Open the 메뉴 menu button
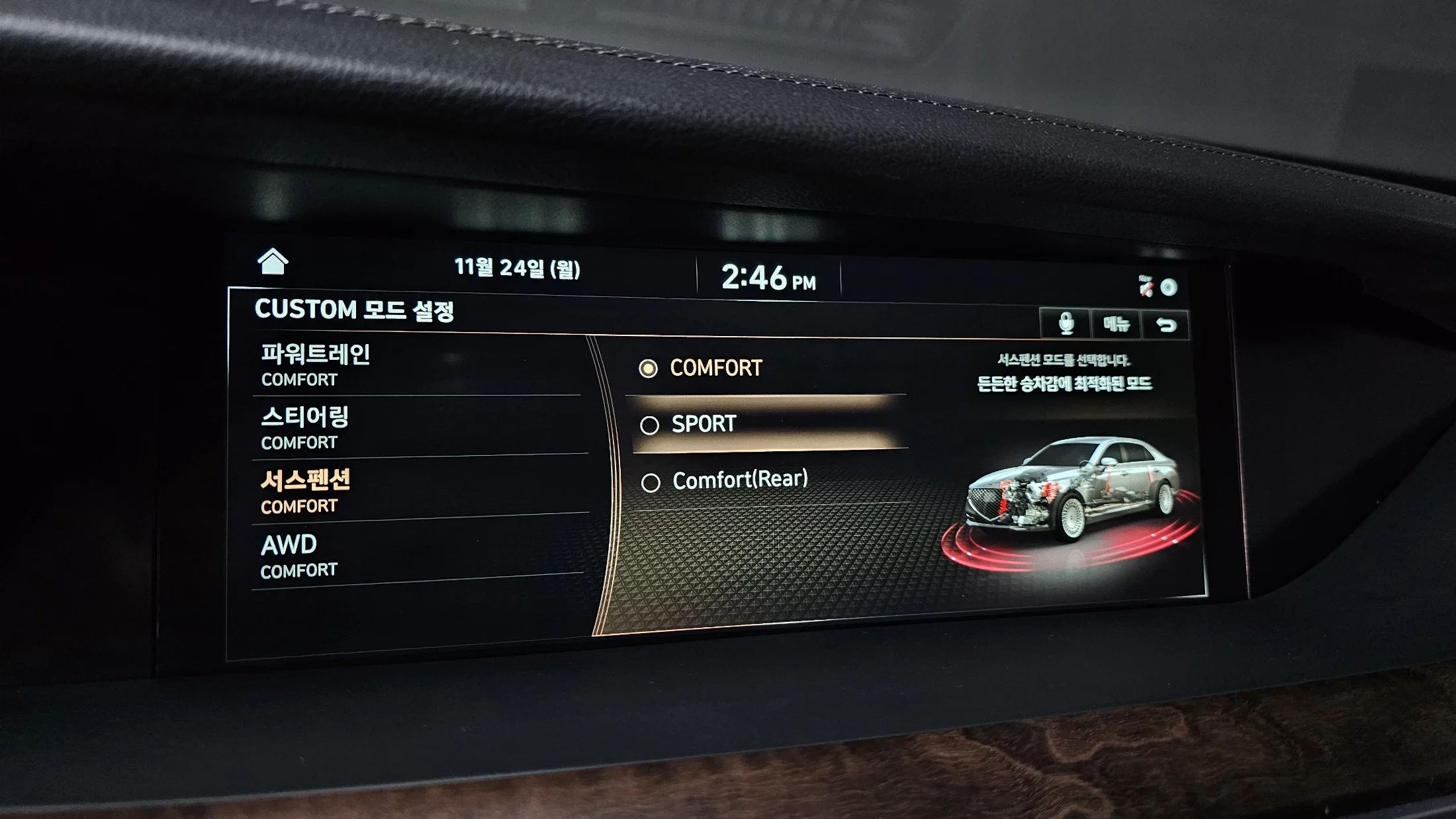Viewport: 1456px width, 819px height. coord(1116,324)
